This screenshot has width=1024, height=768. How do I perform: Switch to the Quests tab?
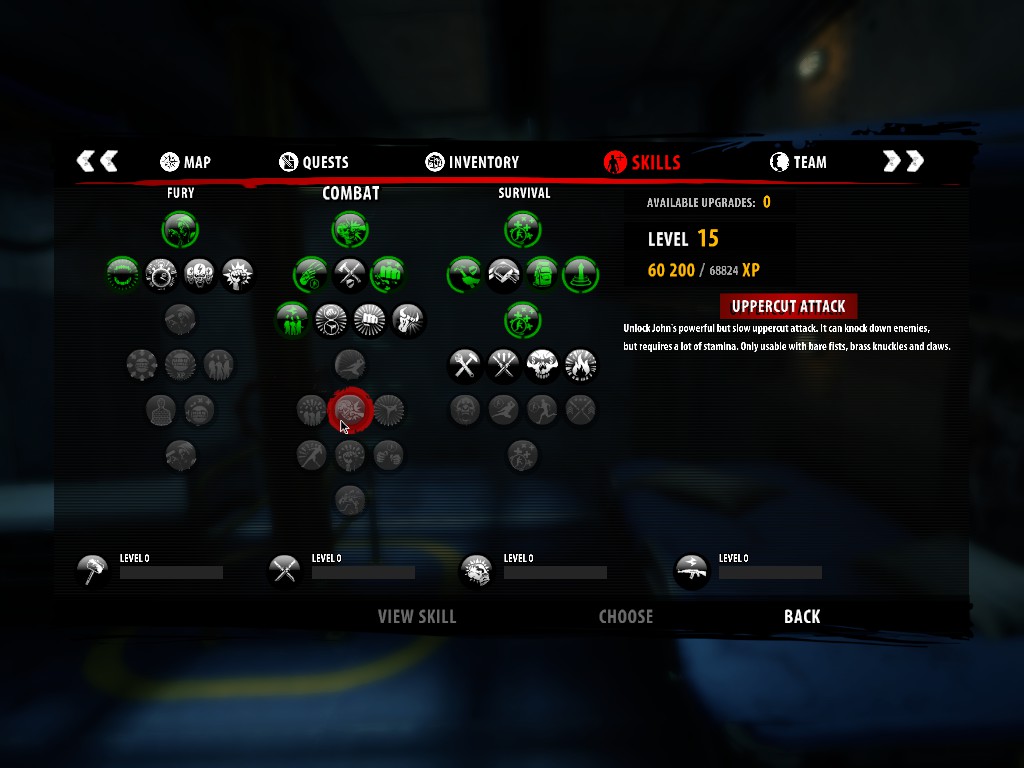click(314, 162)
